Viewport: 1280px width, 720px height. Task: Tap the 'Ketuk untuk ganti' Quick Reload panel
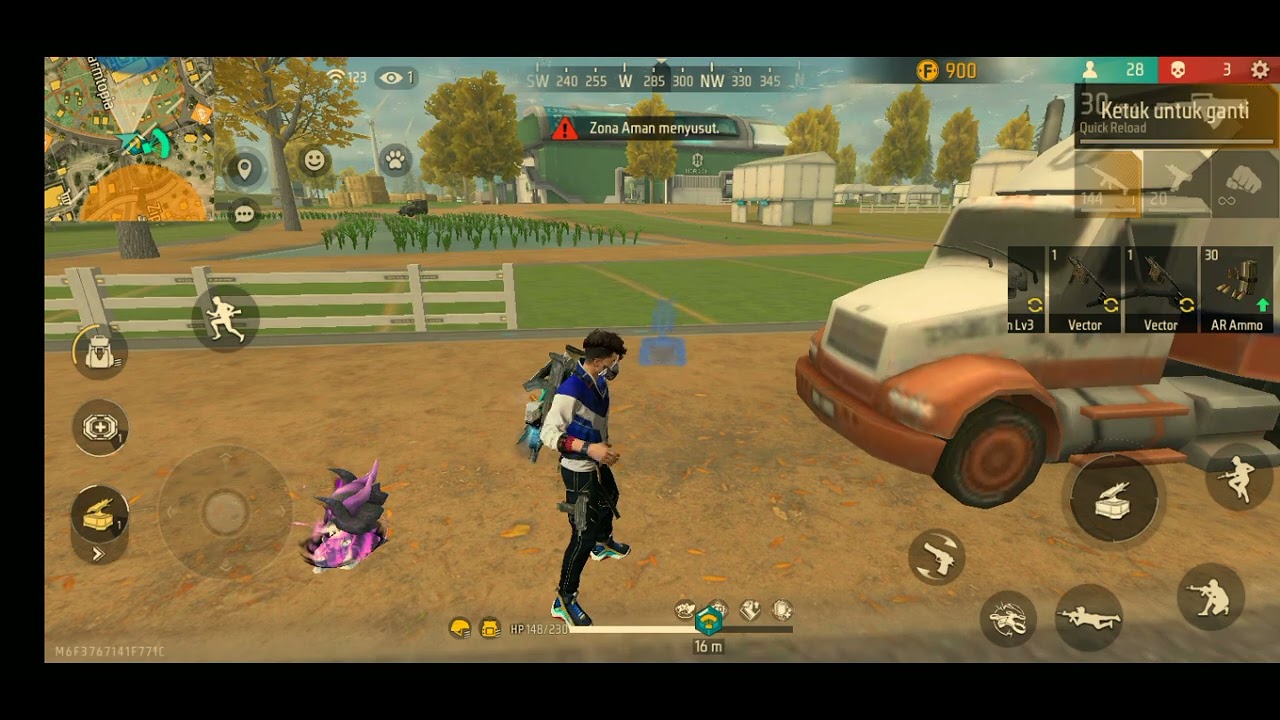[x=1176, y=116]
